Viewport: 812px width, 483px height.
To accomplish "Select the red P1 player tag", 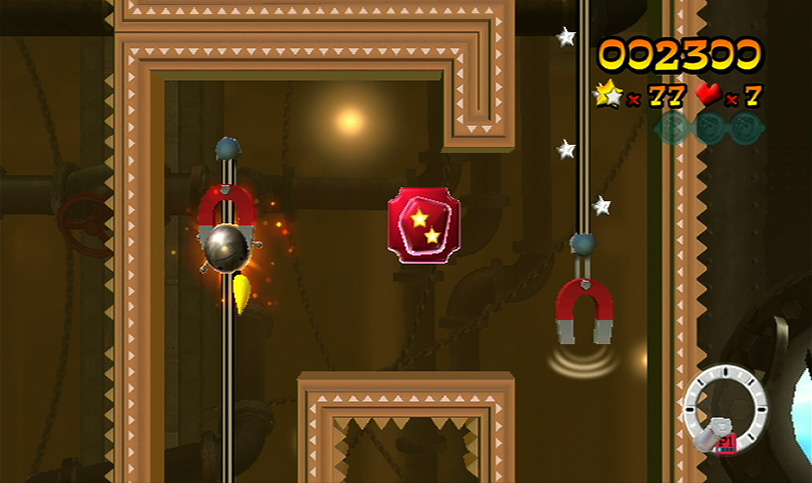I will tap(727, 440).
